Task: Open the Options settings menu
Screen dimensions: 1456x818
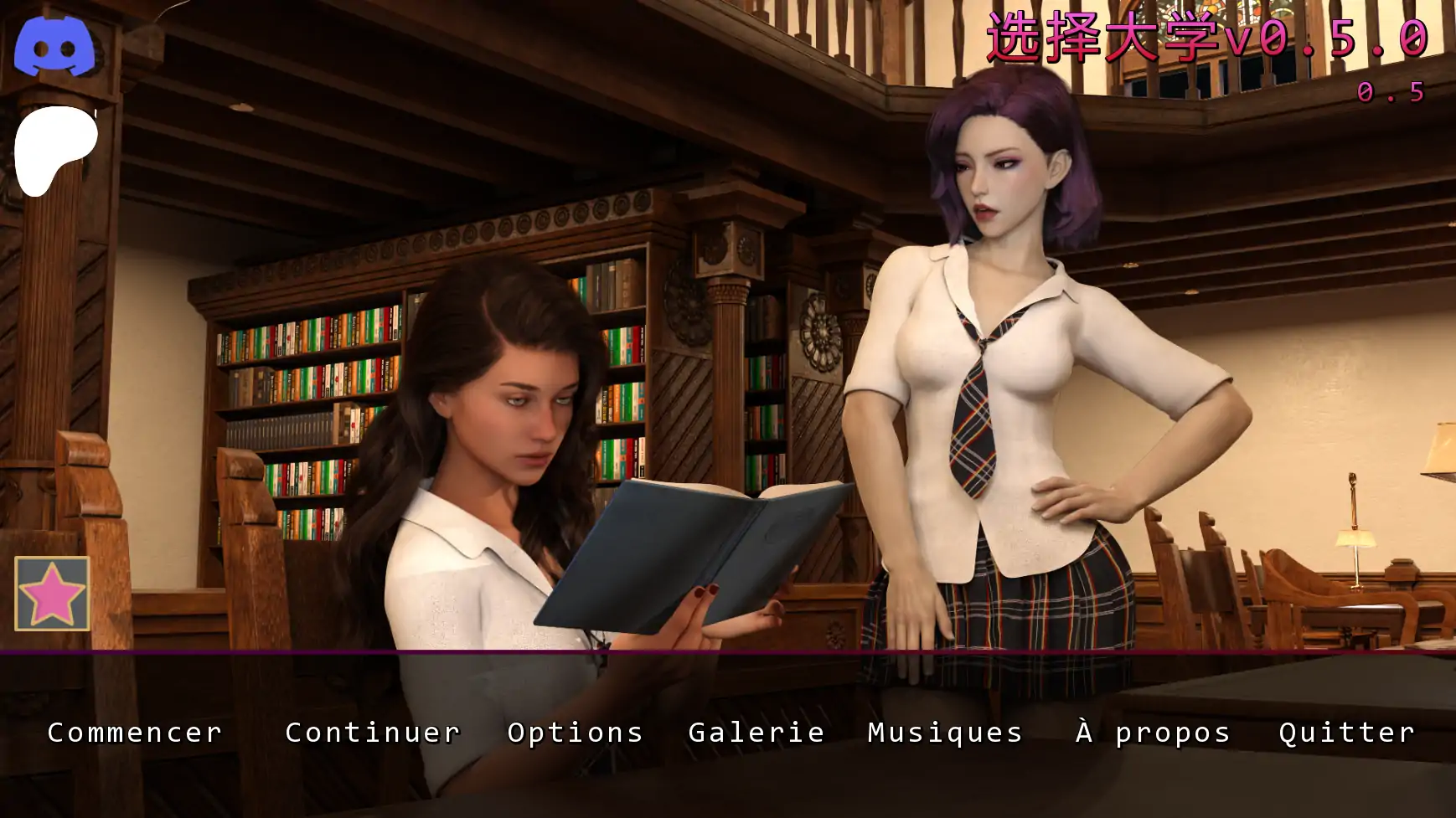Action: pos(576,733)
